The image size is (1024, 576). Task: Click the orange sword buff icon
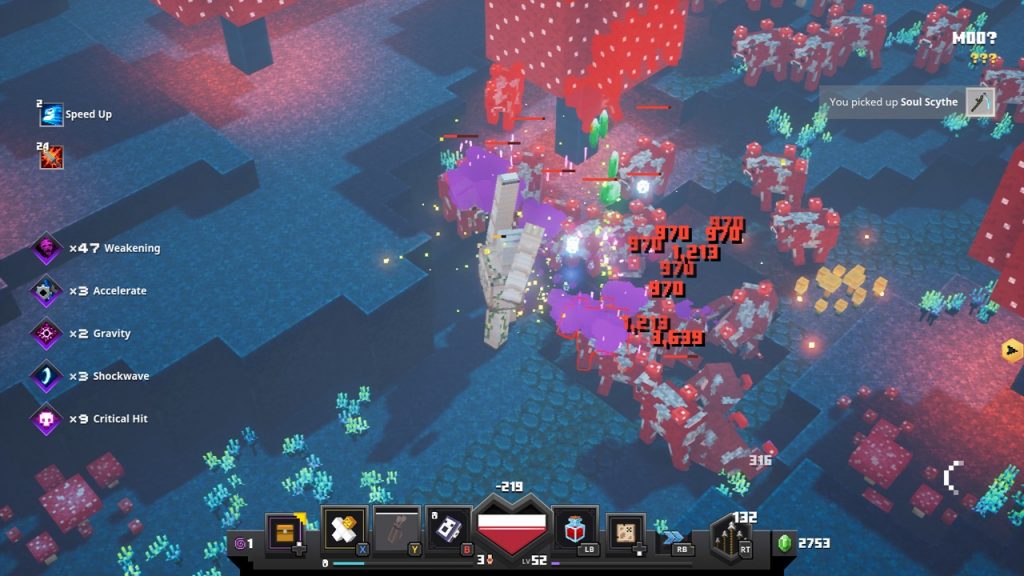click(51, 157)
